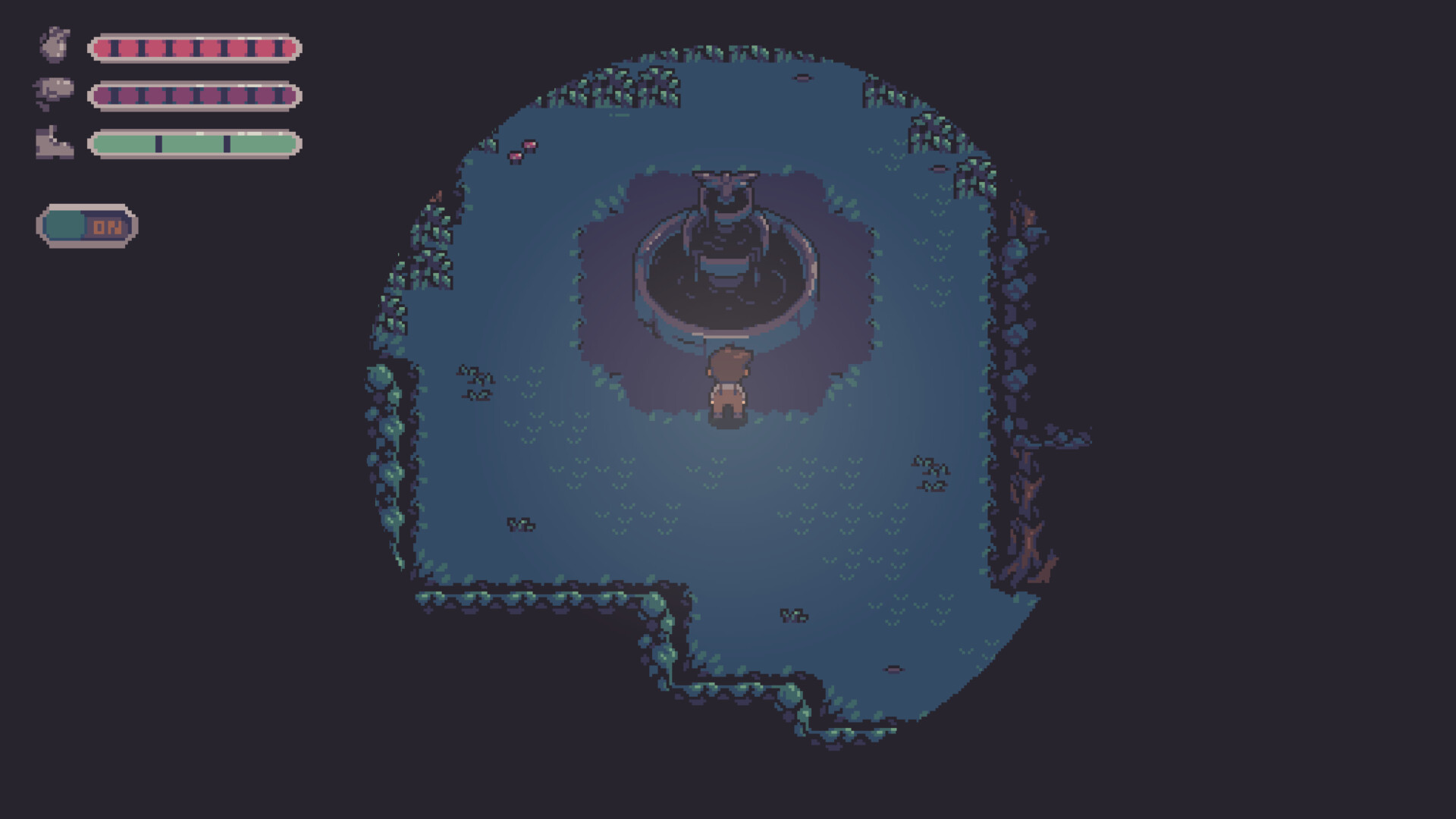Viewport: 1456px width, 819px height.
Task: Click the green stamina bar between its dividers
Action: pos(193,144)
